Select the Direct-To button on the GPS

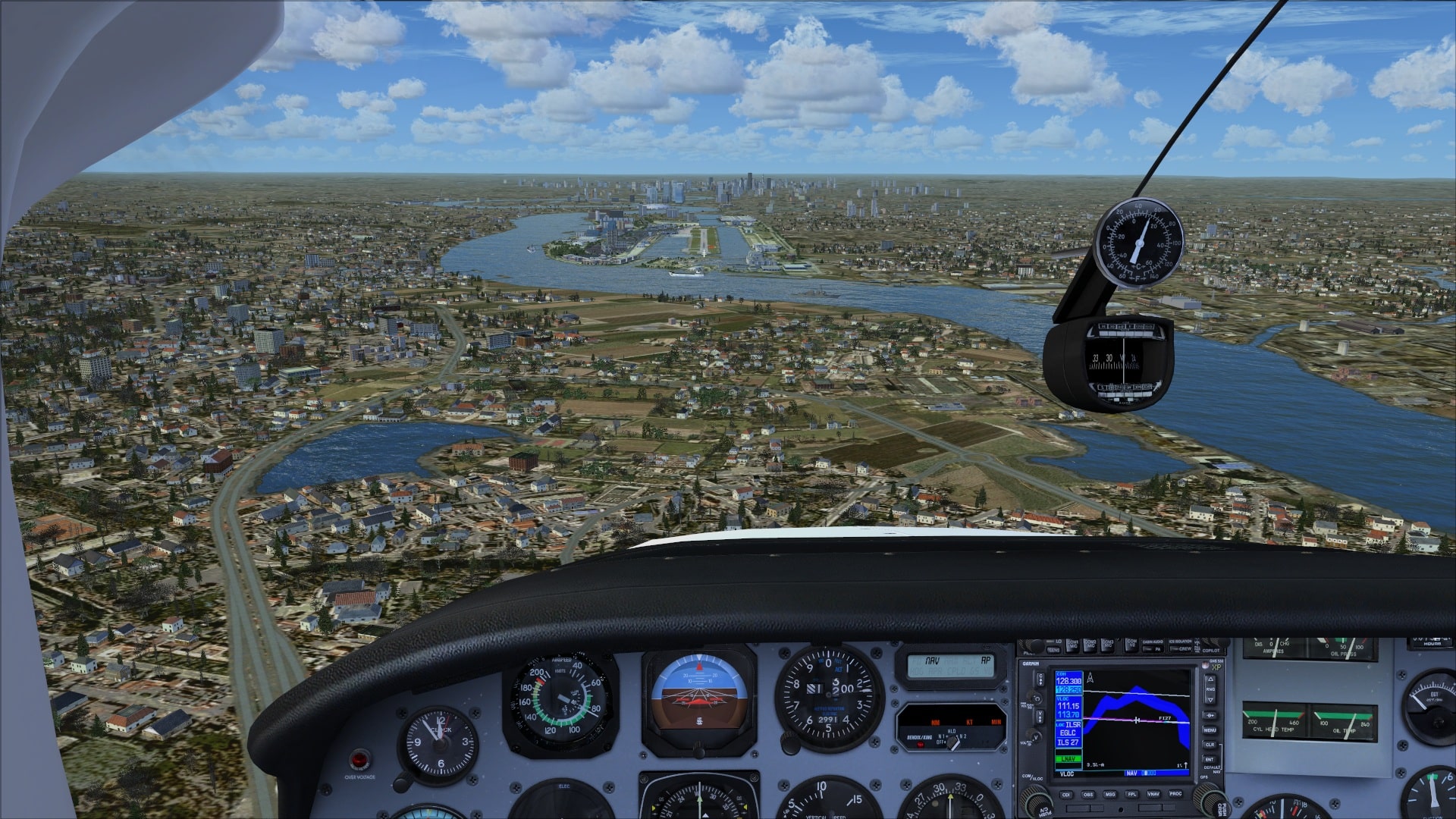click(1210, 715)
